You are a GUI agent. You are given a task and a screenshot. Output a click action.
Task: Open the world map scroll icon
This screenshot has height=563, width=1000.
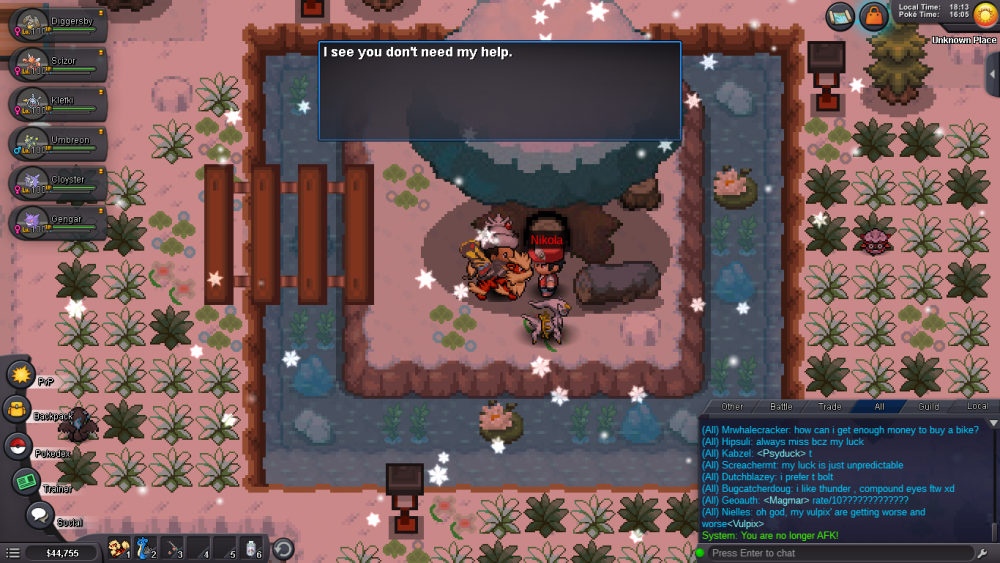click(840, 16)
